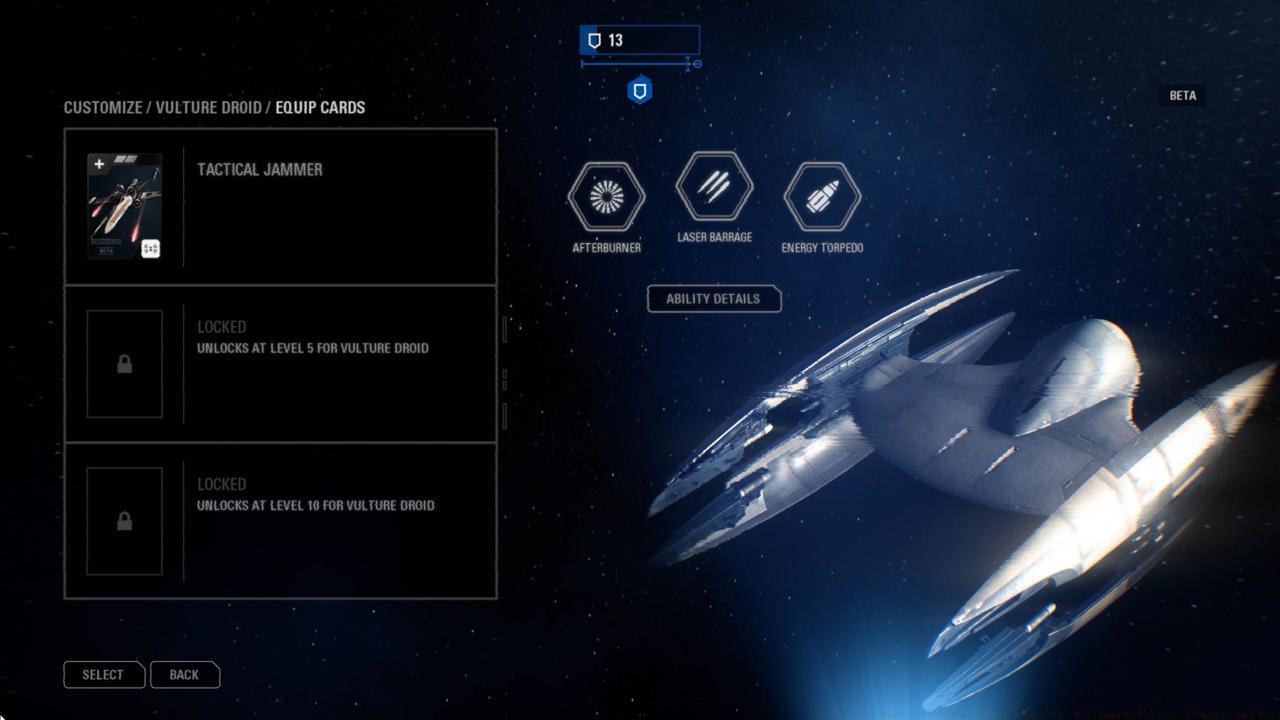Click the lock icon on the level 5 slot
Image resolution: width=1280 pixels, height=720 pixels.
[x=125, y=363]
